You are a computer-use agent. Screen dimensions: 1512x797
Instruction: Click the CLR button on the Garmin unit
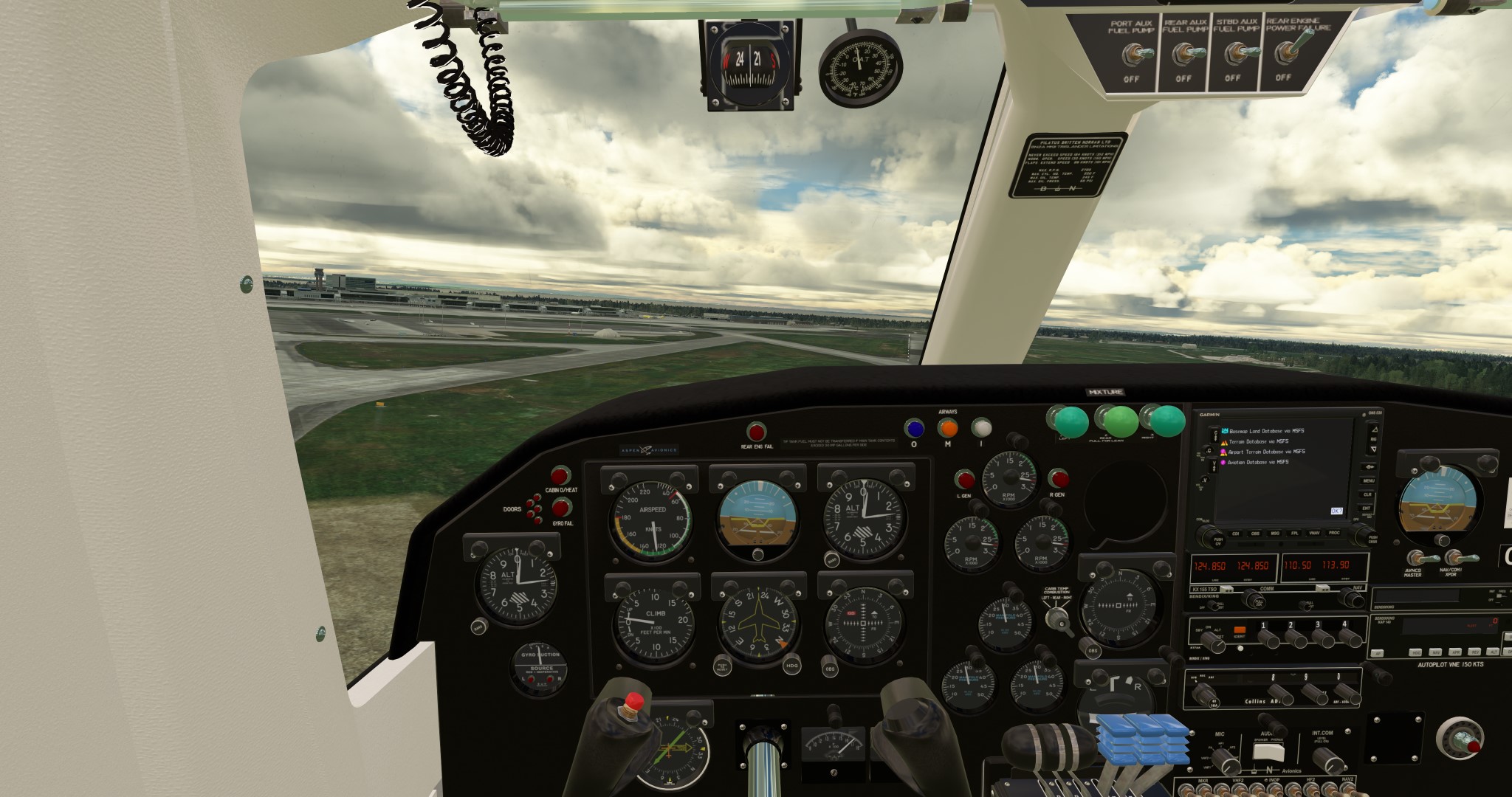click(x=1368, y=494)
